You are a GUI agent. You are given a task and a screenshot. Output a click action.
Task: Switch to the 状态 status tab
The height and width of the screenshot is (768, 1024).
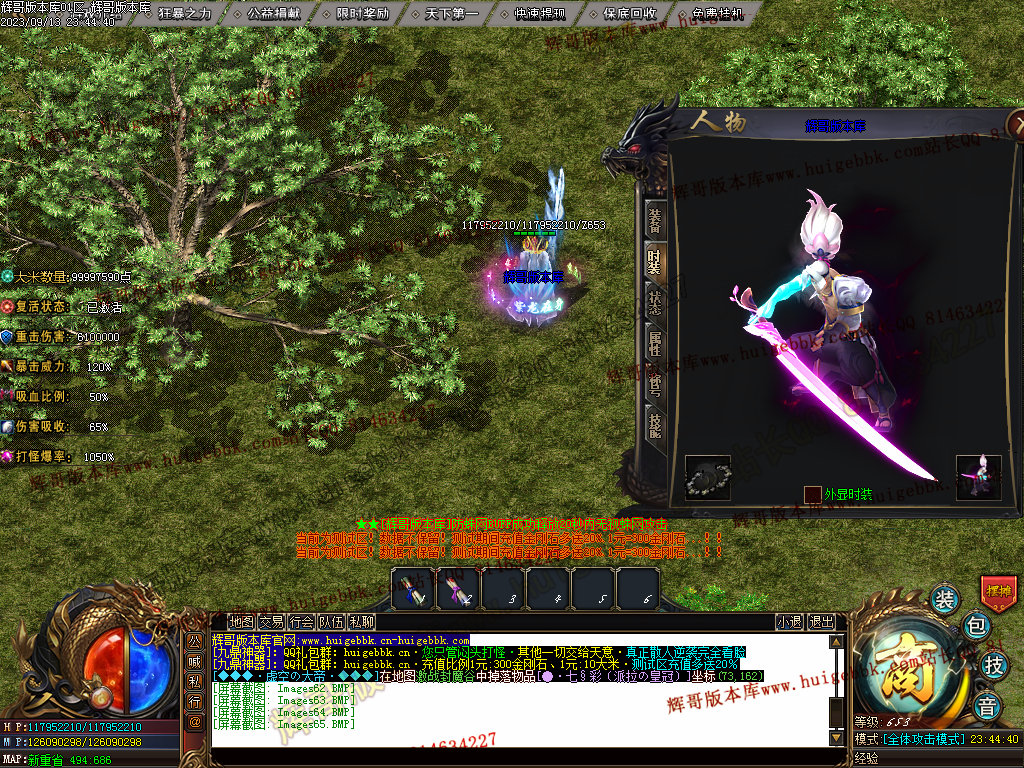[x=654, y=303]
